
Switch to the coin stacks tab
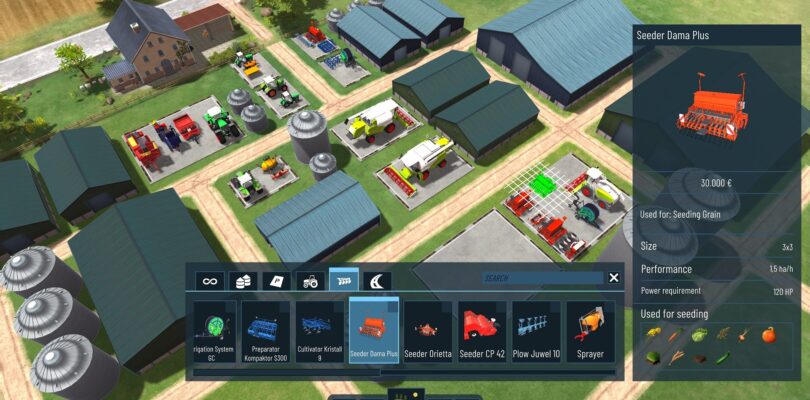pyautogui.click(x=243, y=280)
